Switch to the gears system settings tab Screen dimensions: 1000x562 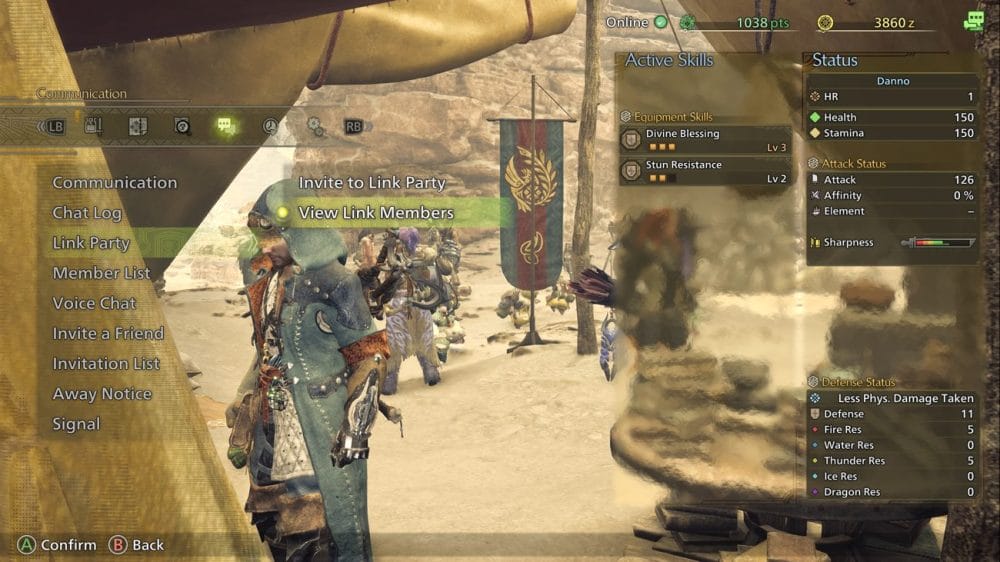click(x=315, y=127)
